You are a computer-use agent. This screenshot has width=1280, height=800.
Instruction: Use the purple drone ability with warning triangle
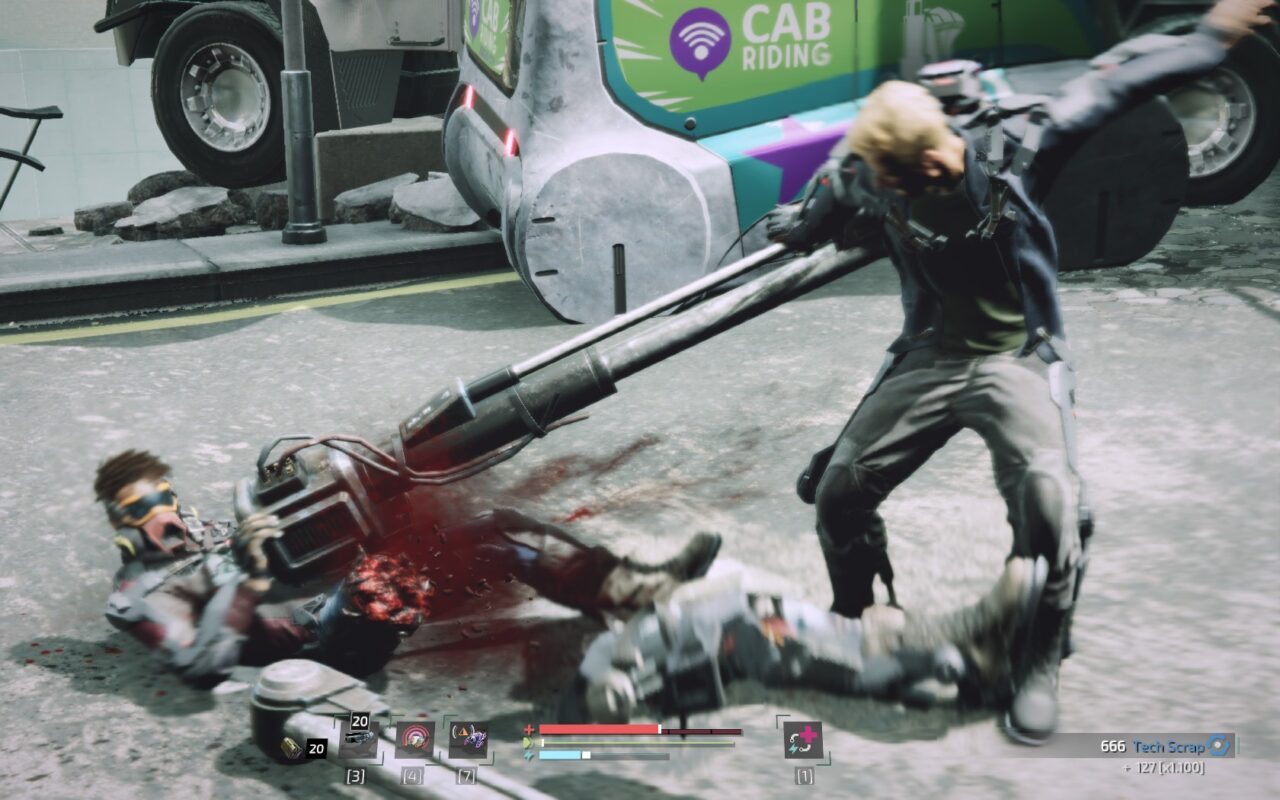[x=468, y=740]
